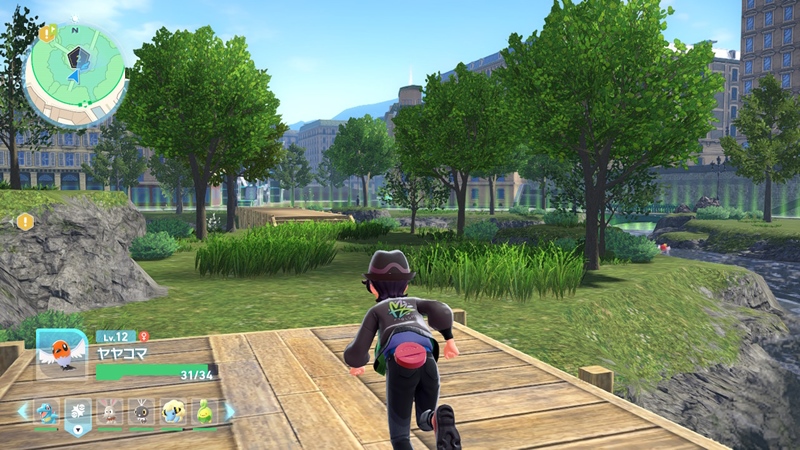Click the active Fletchling portrait

coord(62,354)
